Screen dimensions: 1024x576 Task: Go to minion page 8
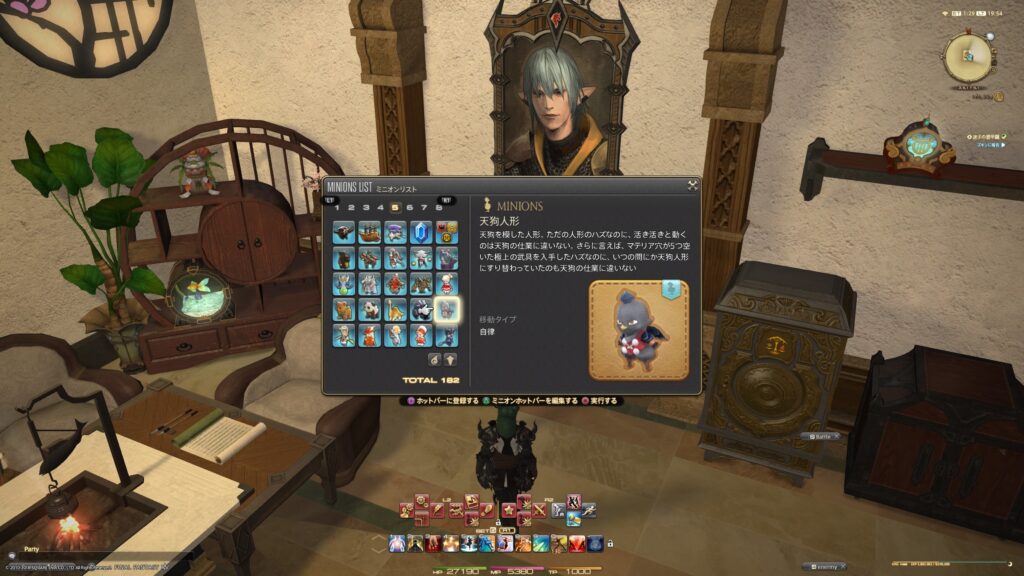pyautogui.click(x=439, y=207)
